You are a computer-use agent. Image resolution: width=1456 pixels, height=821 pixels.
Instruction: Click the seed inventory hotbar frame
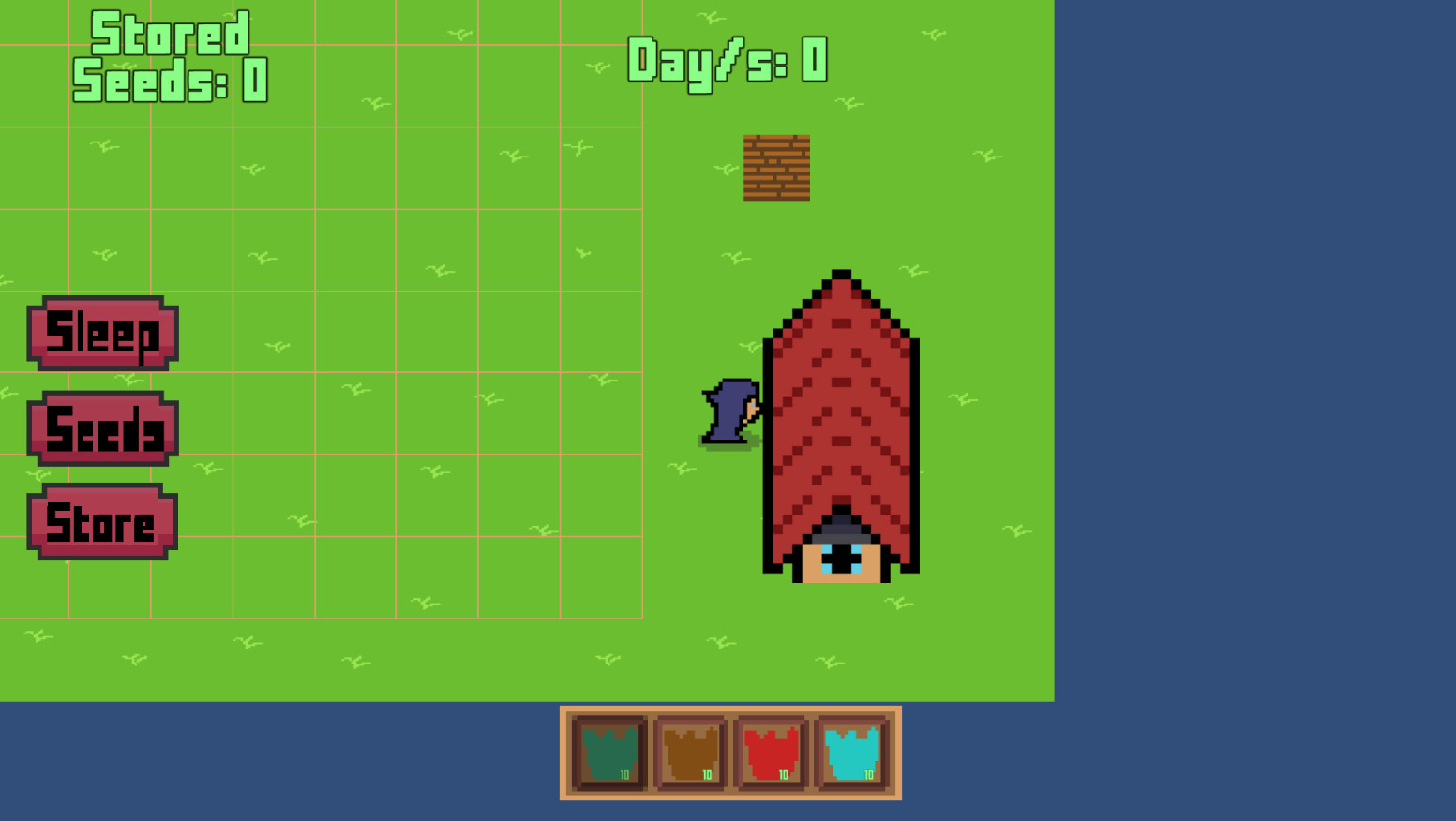coord(731,753)
